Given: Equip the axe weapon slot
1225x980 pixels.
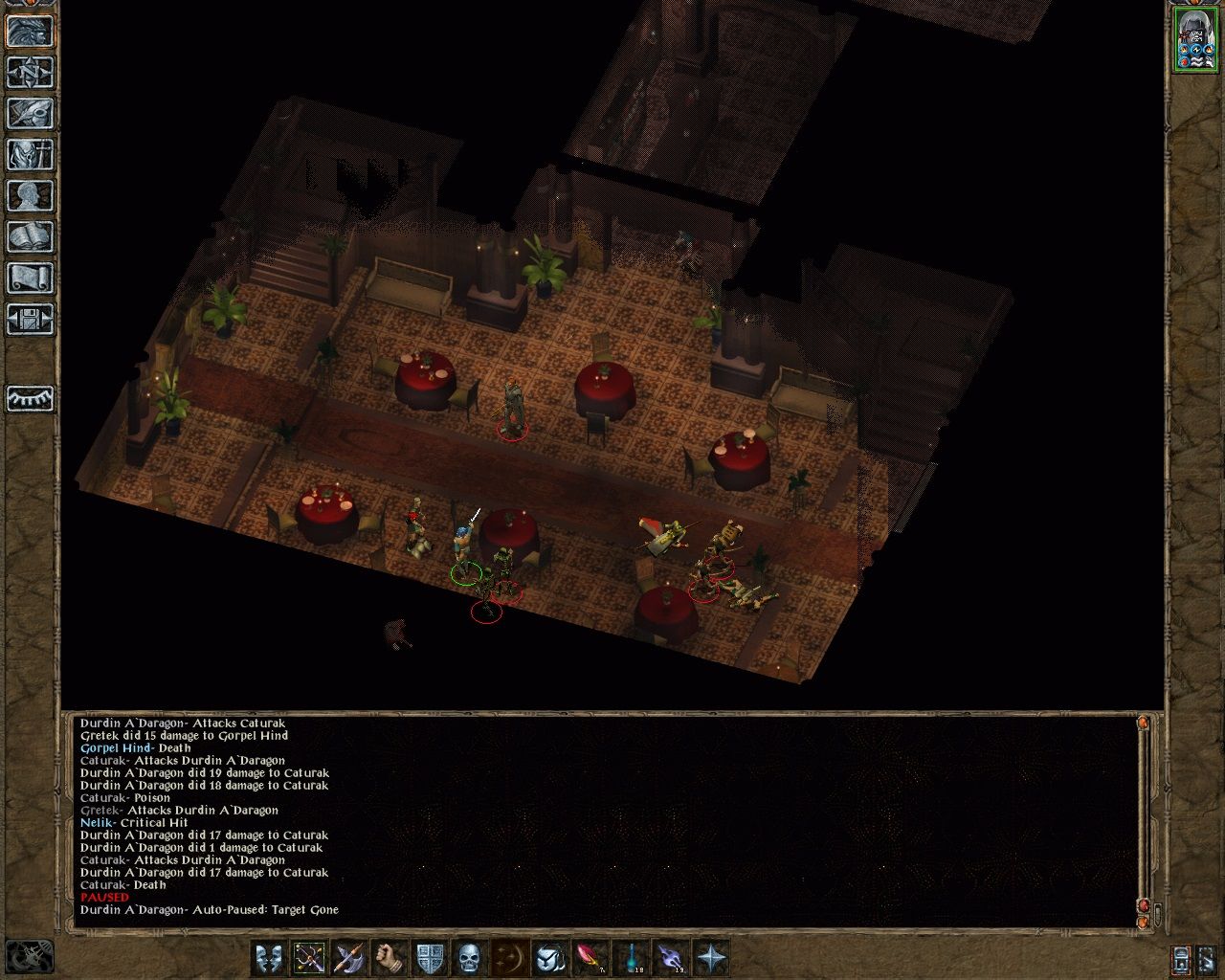Looking at the screenshot, I should [350, 957].
